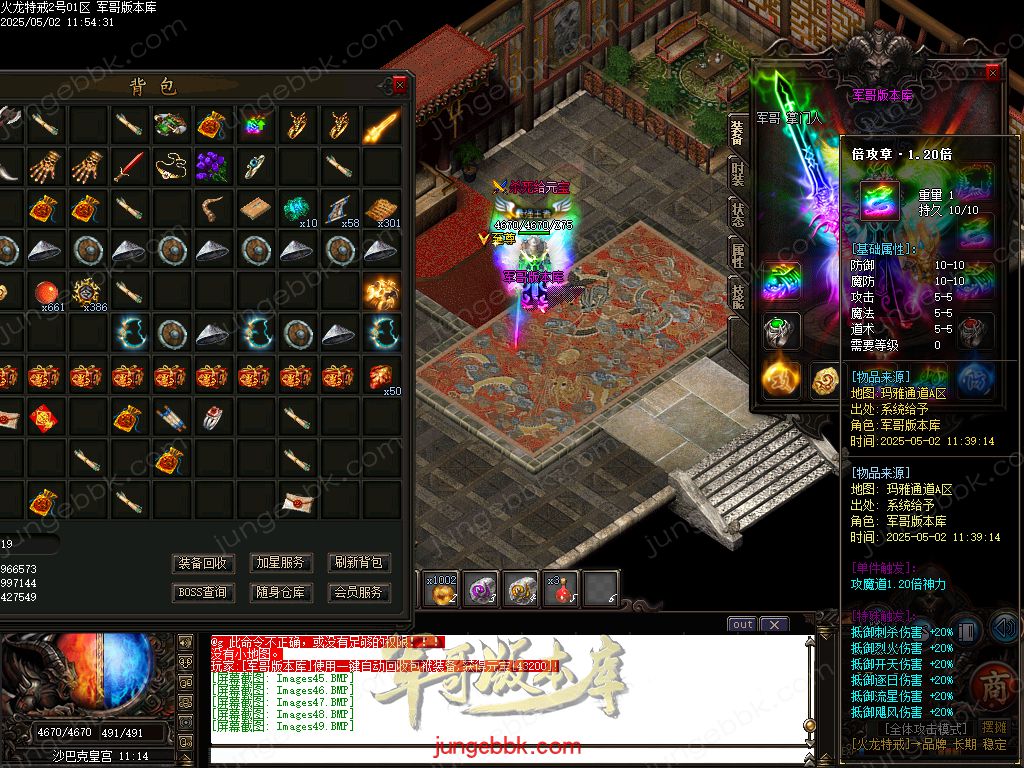Click the out button above chat

click(x=742, y=625)
